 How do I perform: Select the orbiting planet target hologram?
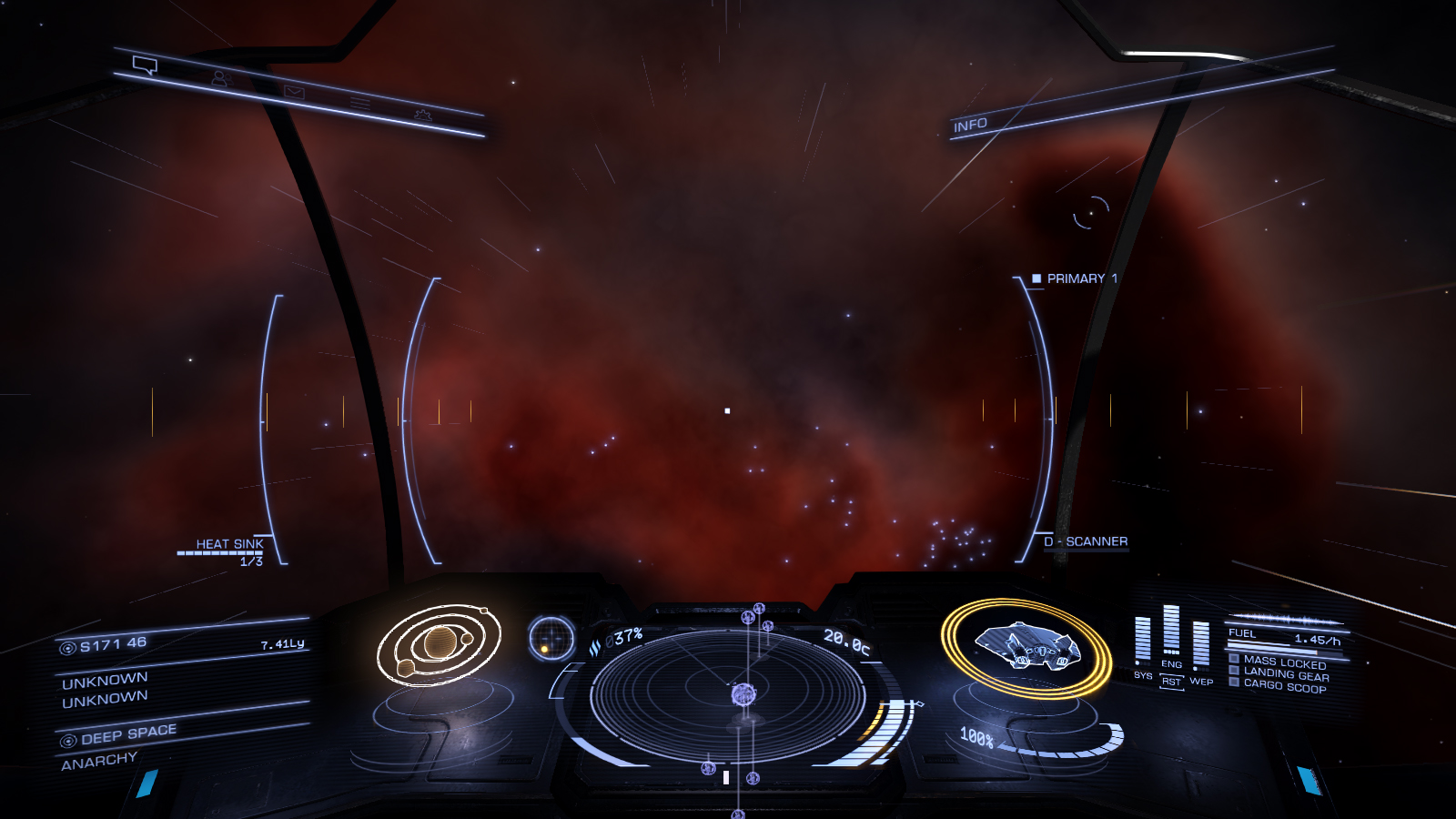pos(440,644)
